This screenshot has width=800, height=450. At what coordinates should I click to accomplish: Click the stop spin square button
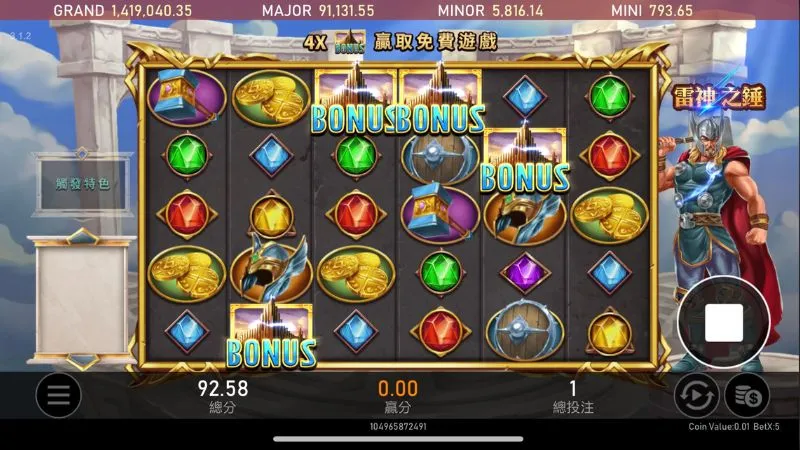(723, 323)
